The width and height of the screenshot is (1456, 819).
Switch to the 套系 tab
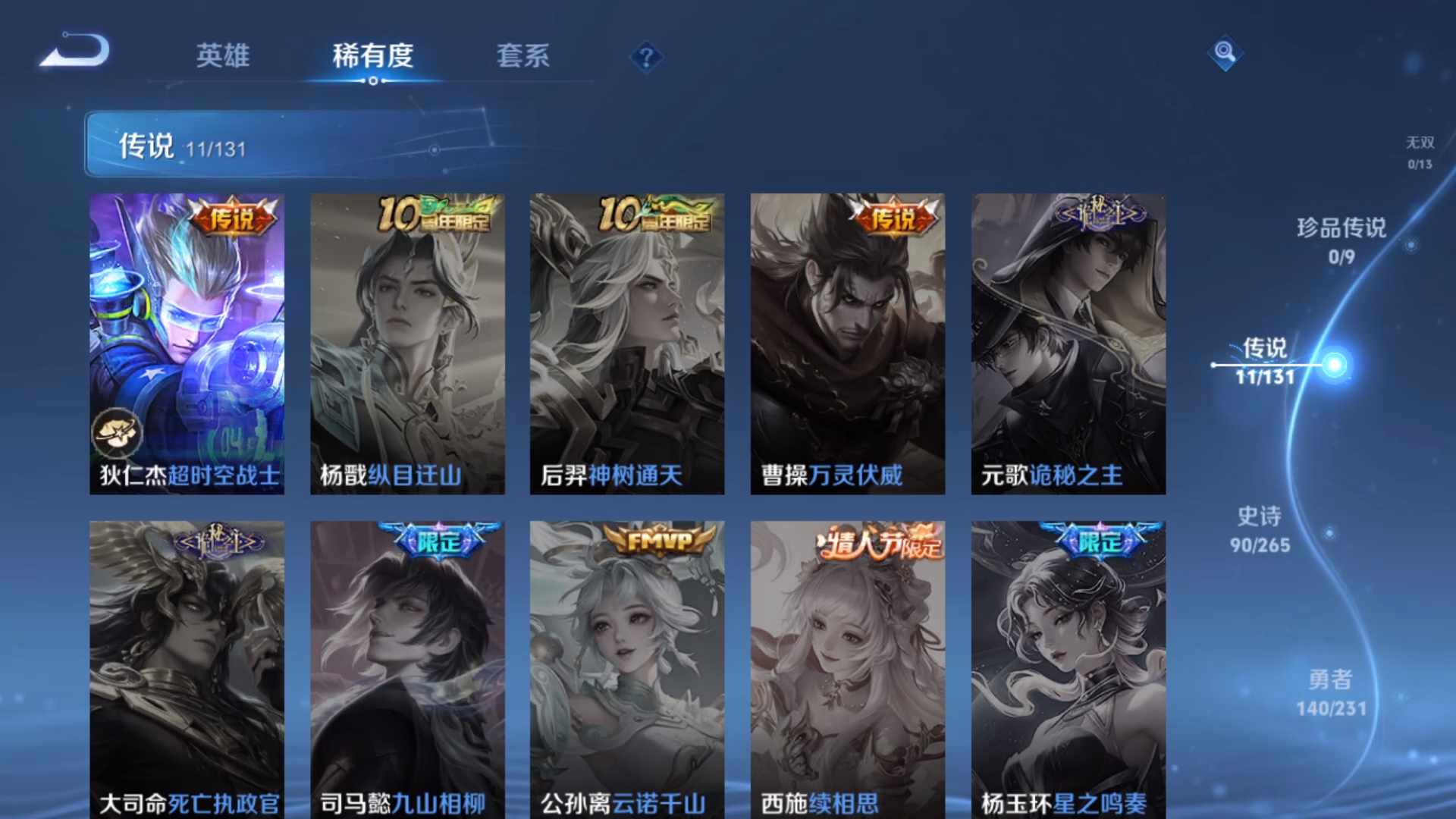(x=524, y=57)
